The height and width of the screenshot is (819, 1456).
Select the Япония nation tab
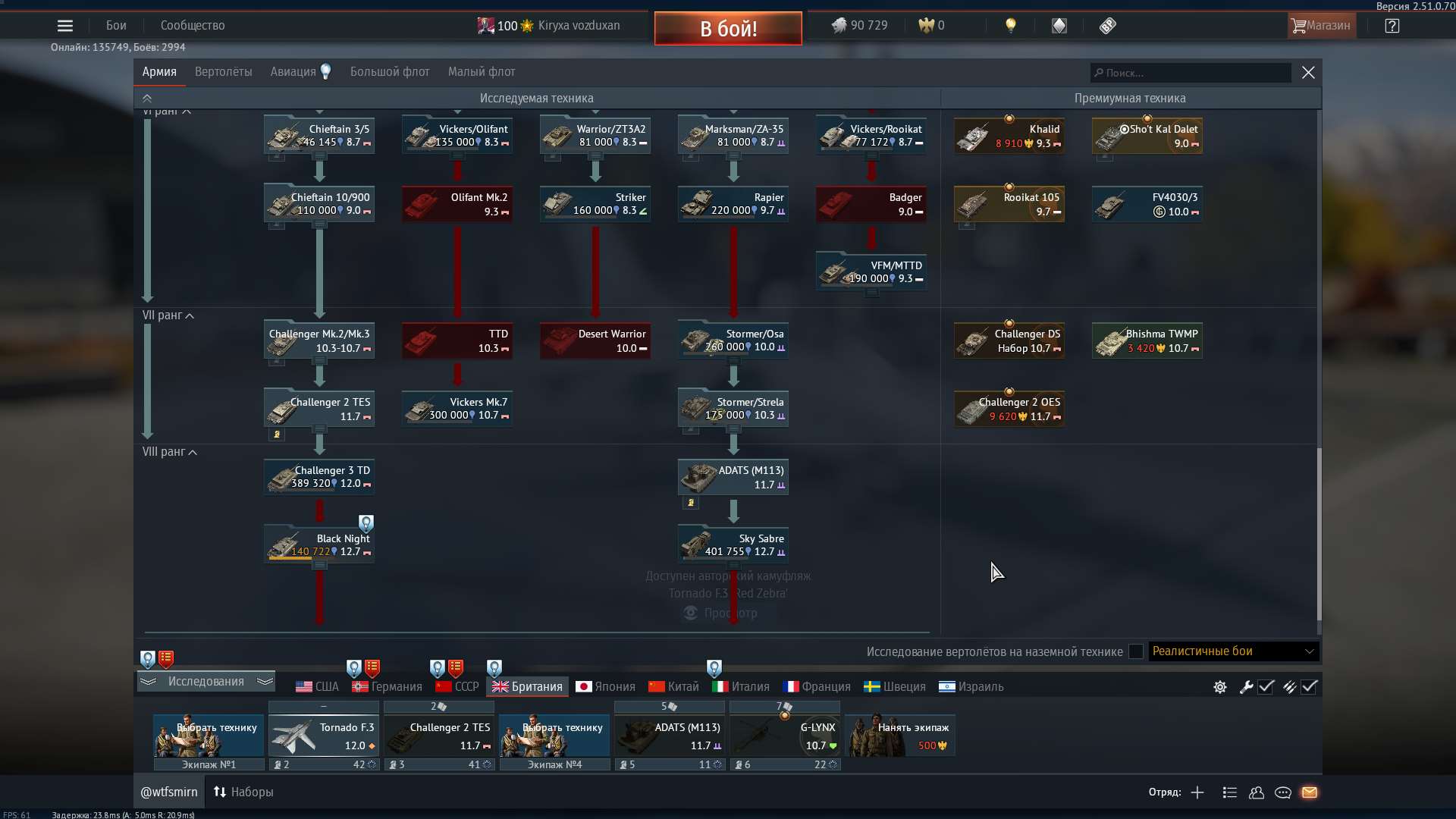coord(604,686)
